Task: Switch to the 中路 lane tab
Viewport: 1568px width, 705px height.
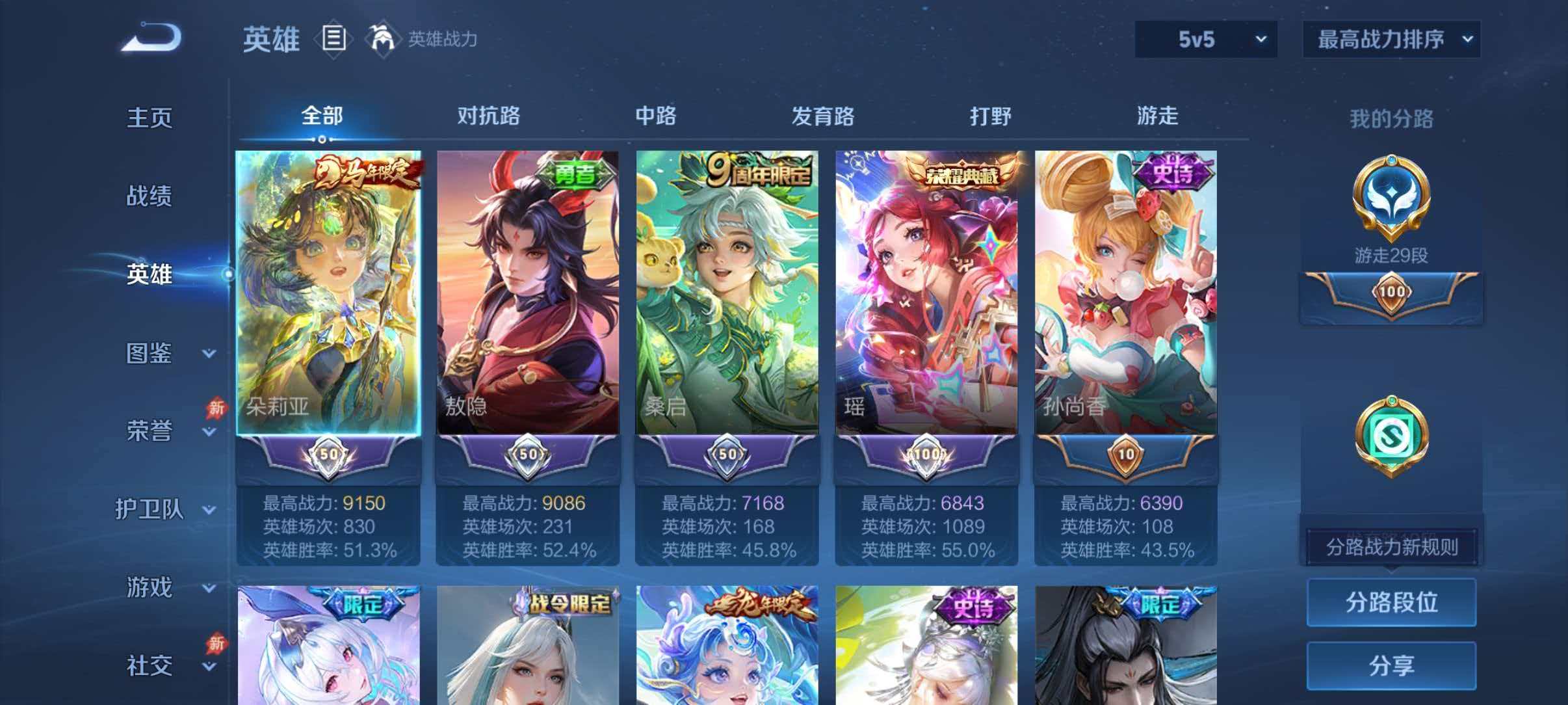Action: (x=657, y=116)
